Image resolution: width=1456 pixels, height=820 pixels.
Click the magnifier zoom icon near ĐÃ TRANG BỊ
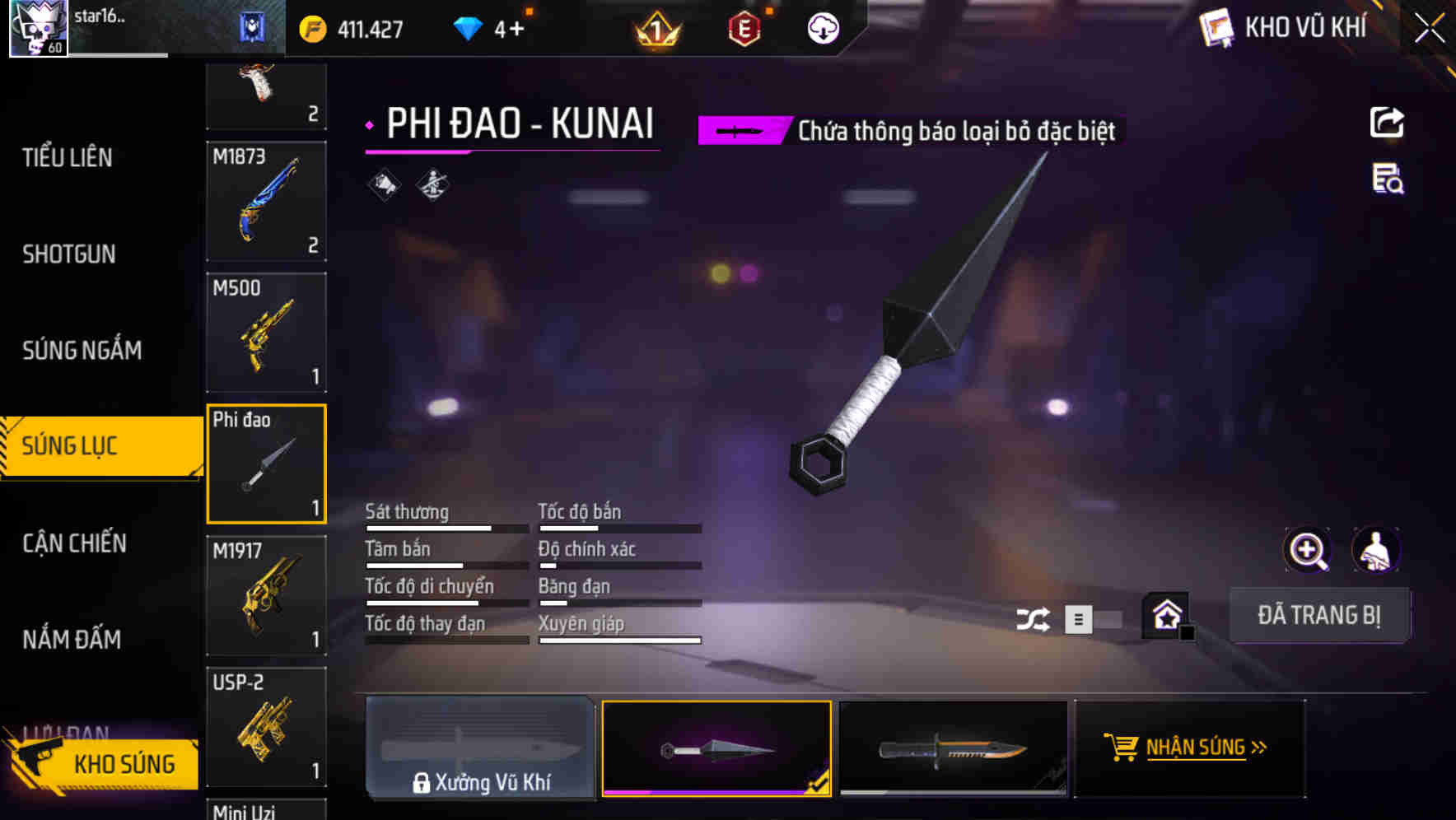pos(1309,550)
